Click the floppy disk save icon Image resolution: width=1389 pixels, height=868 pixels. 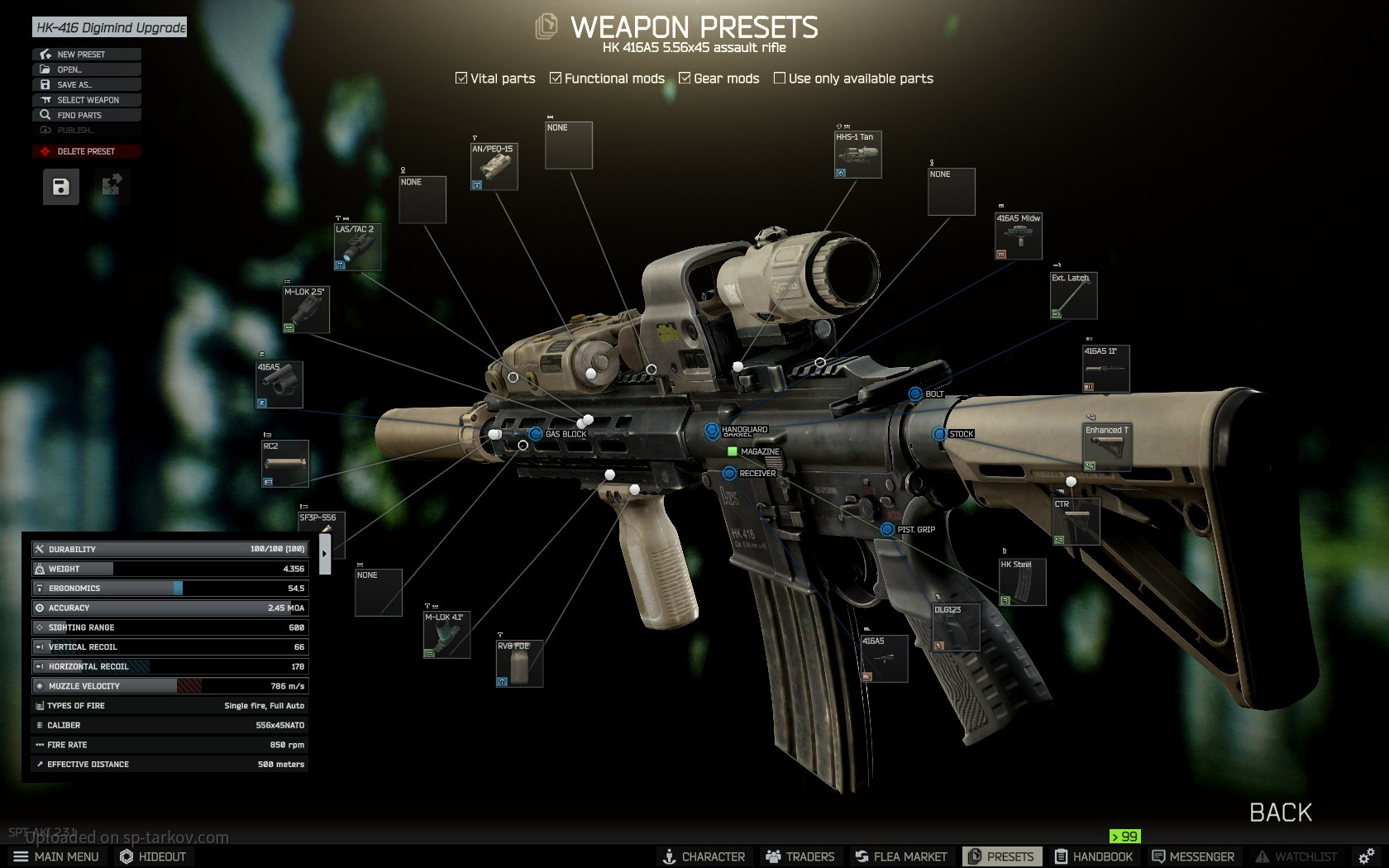coord(61,187)
